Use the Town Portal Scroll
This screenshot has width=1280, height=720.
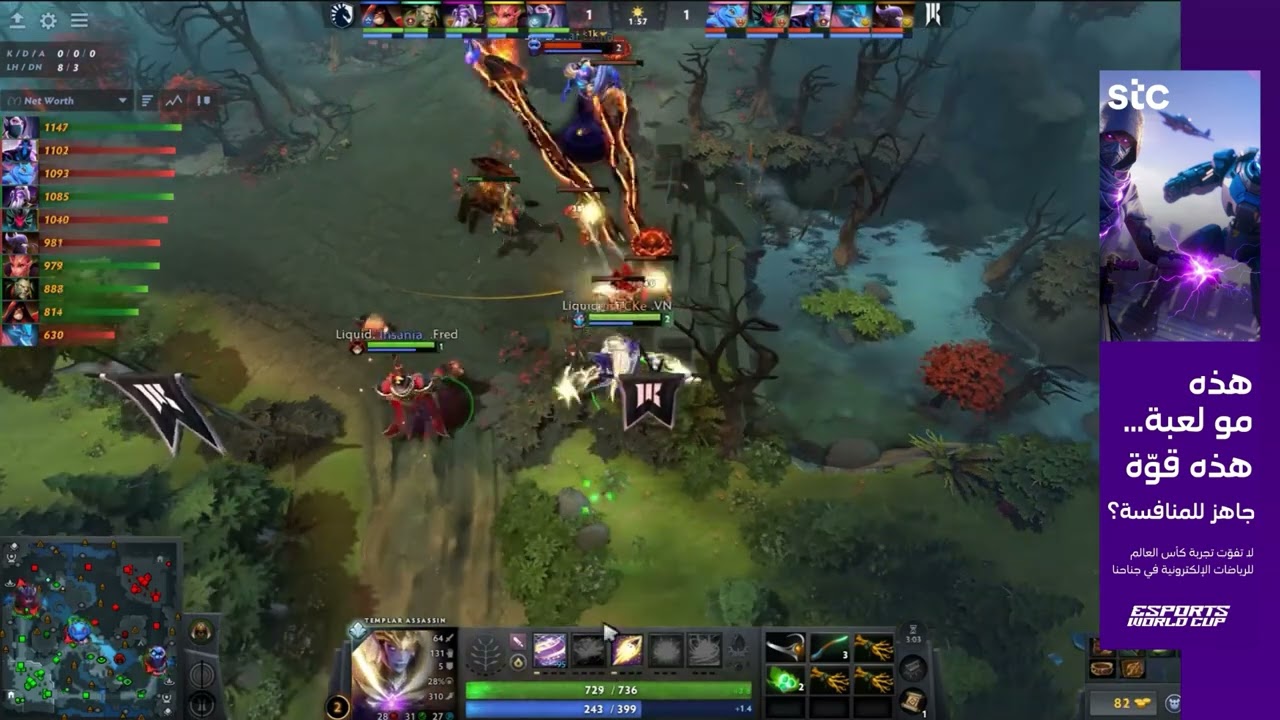[x=912, y=698]
